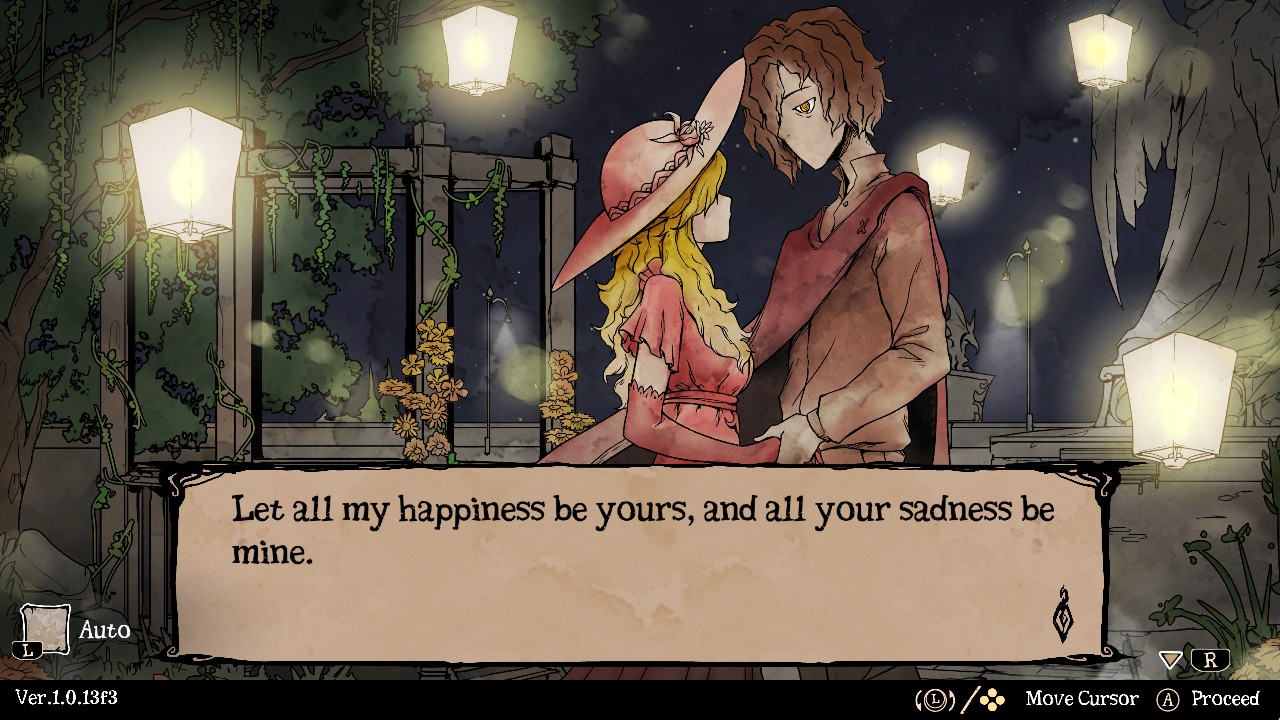The height and width of the screenshot is (720, 1280).
Task: Click the Move Cursor hint label
Action: (x=1083, y=698)
